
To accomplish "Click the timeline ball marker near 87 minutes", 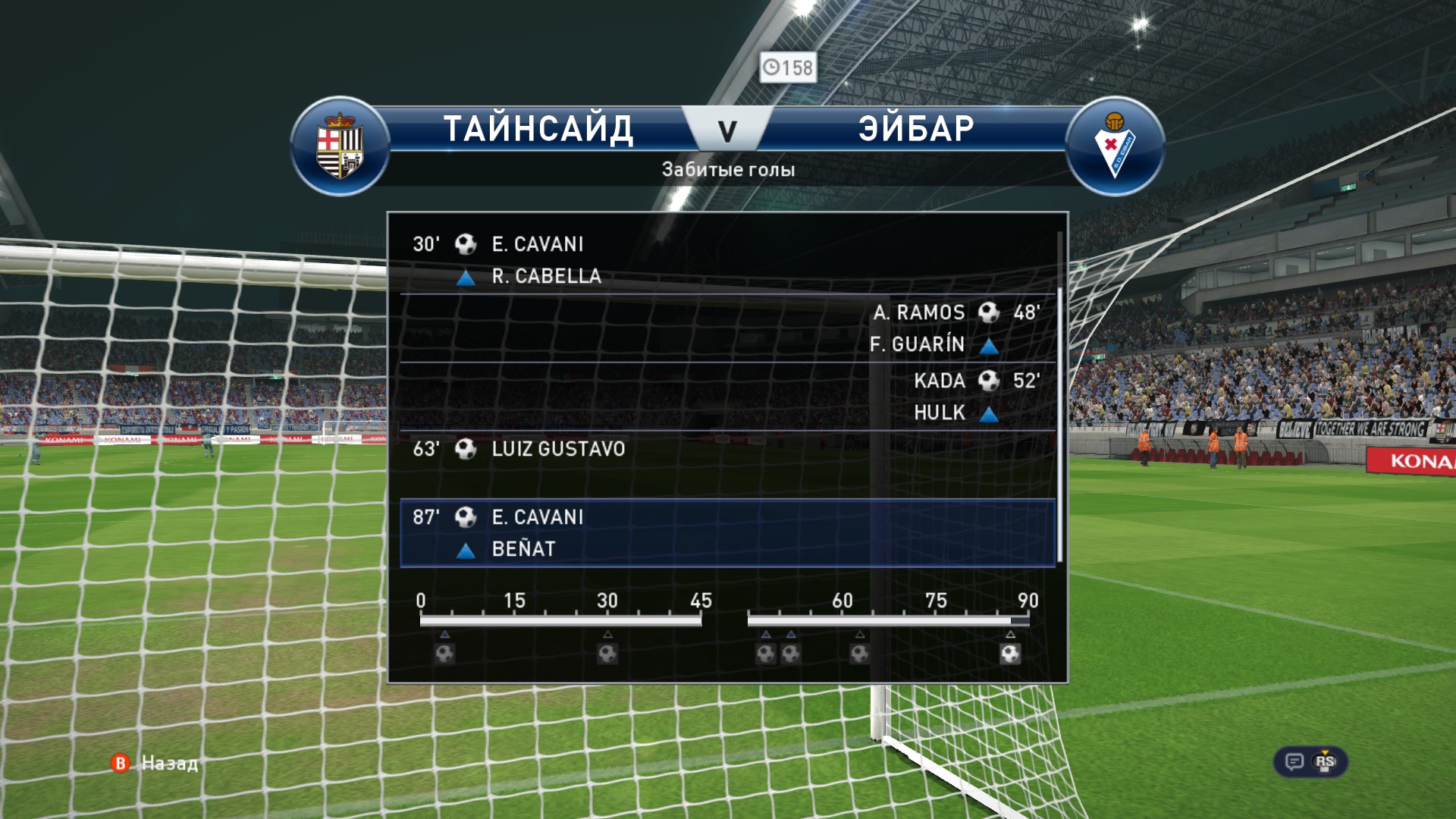I will [x=1010, y=653].
